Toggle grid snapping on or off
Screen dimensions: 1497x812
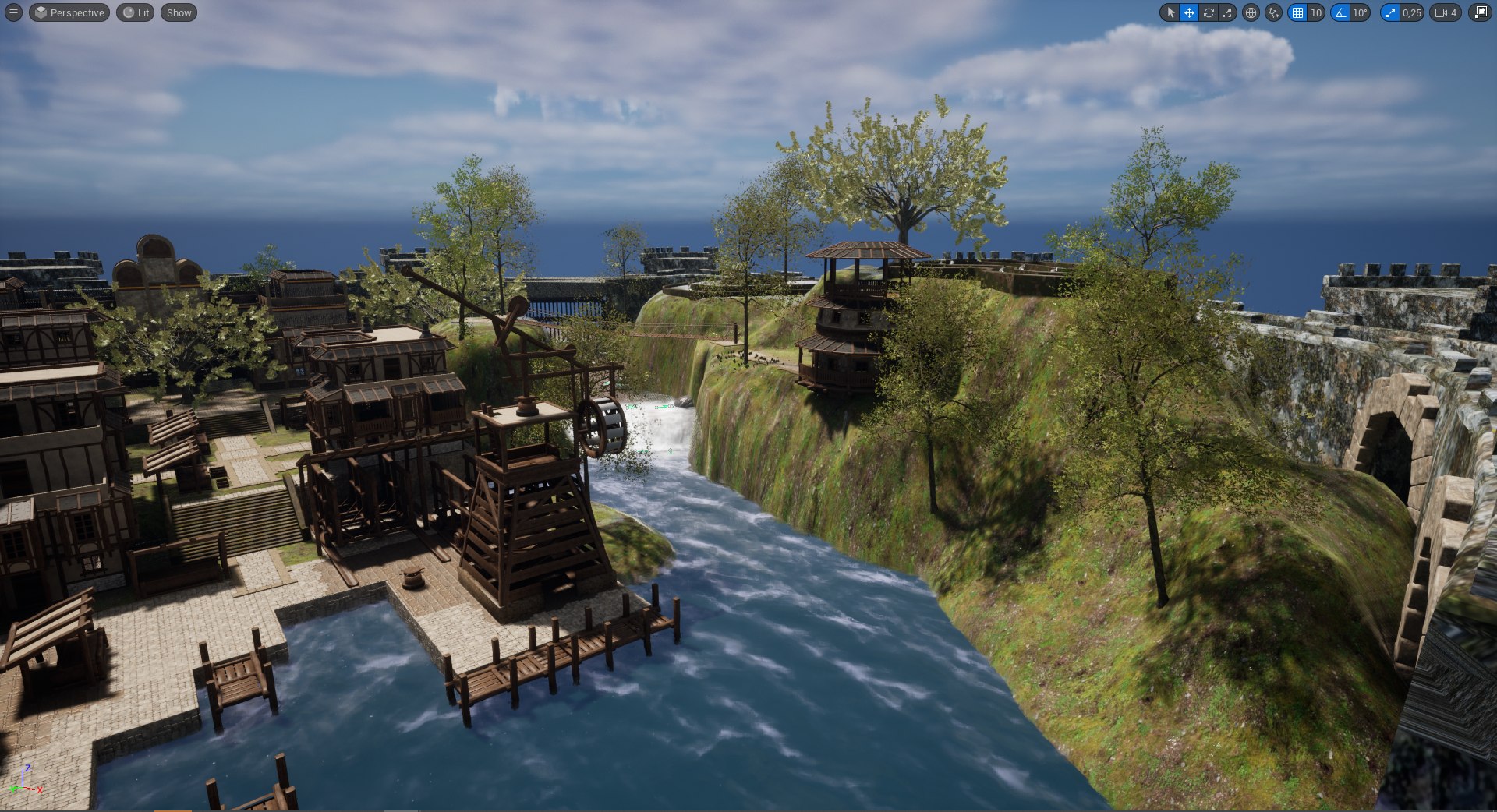point(1297,12)
